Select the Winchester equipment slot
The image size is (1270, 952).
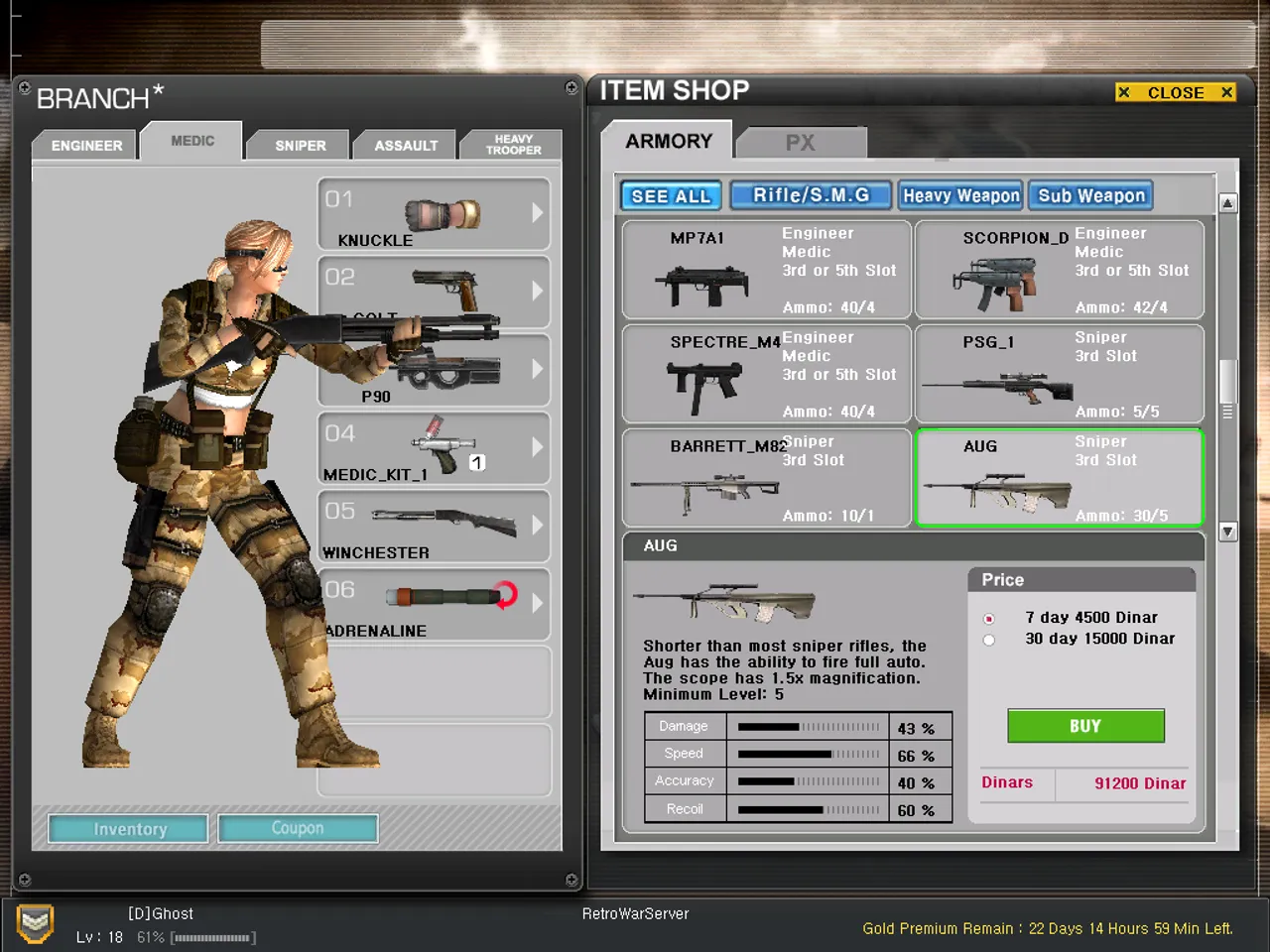tap(434, 528)
